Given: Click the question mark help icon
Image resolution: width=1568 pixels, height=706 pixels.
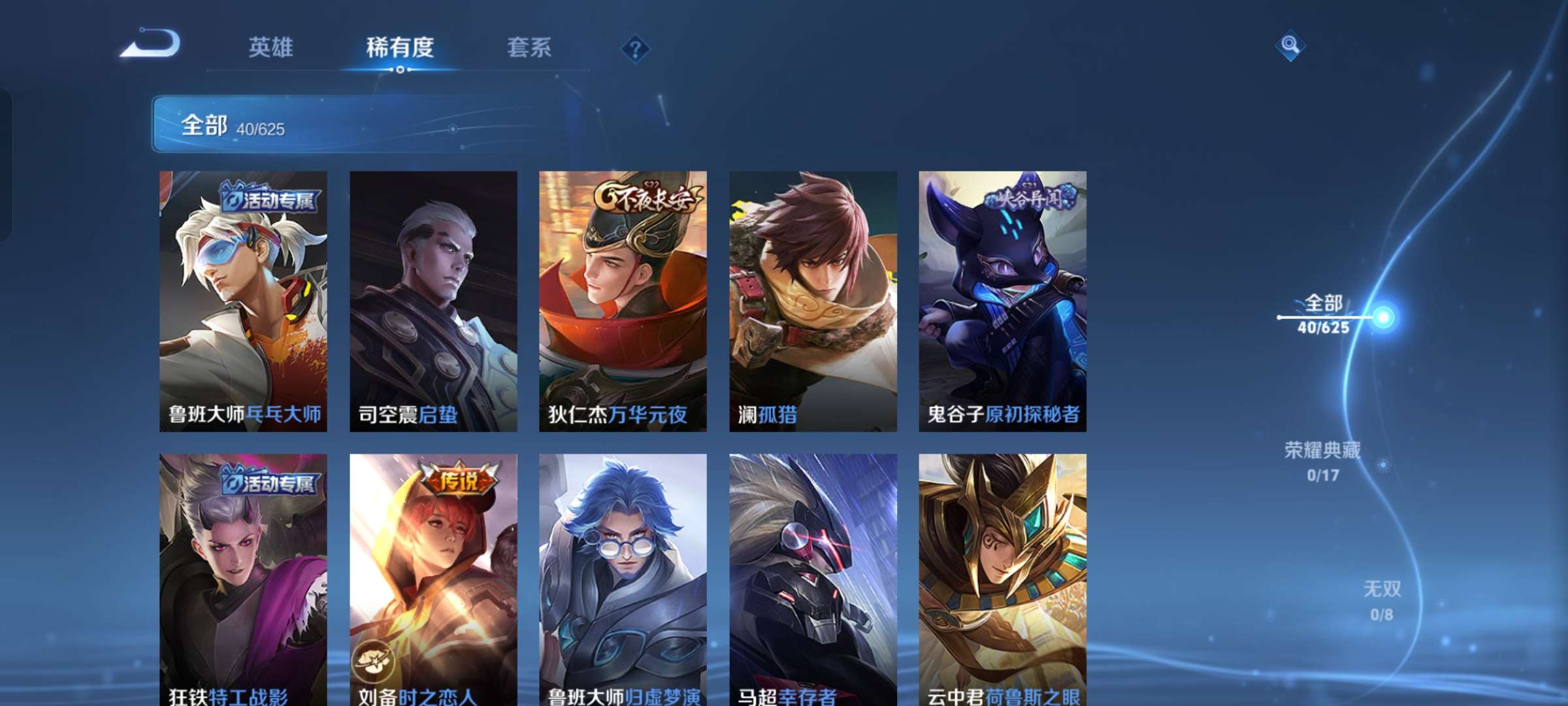Looking at the screenshot, I should coord(635,48).
